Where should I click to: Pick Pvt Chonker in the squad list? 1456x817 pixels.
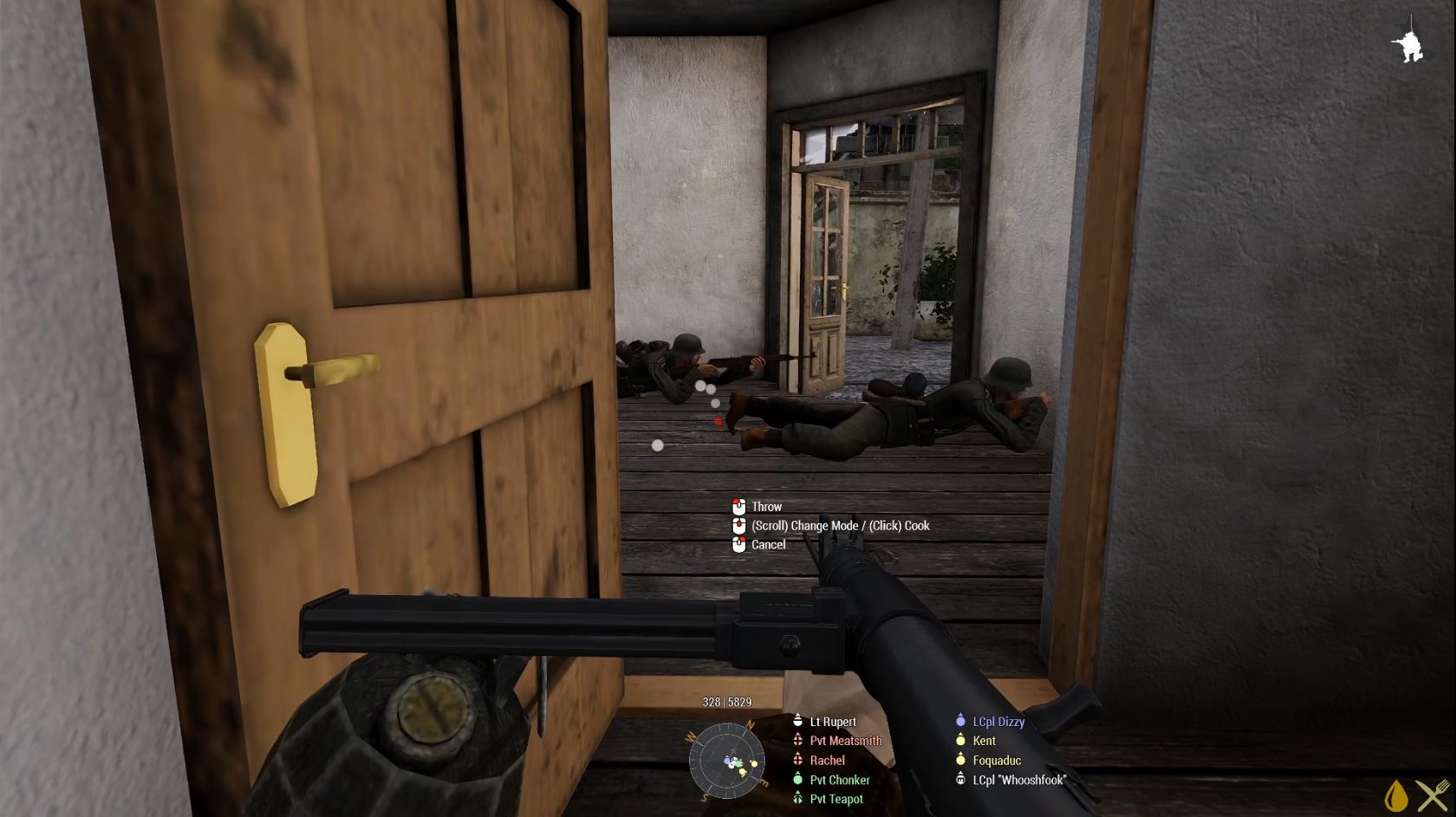[x=839, y=780]
